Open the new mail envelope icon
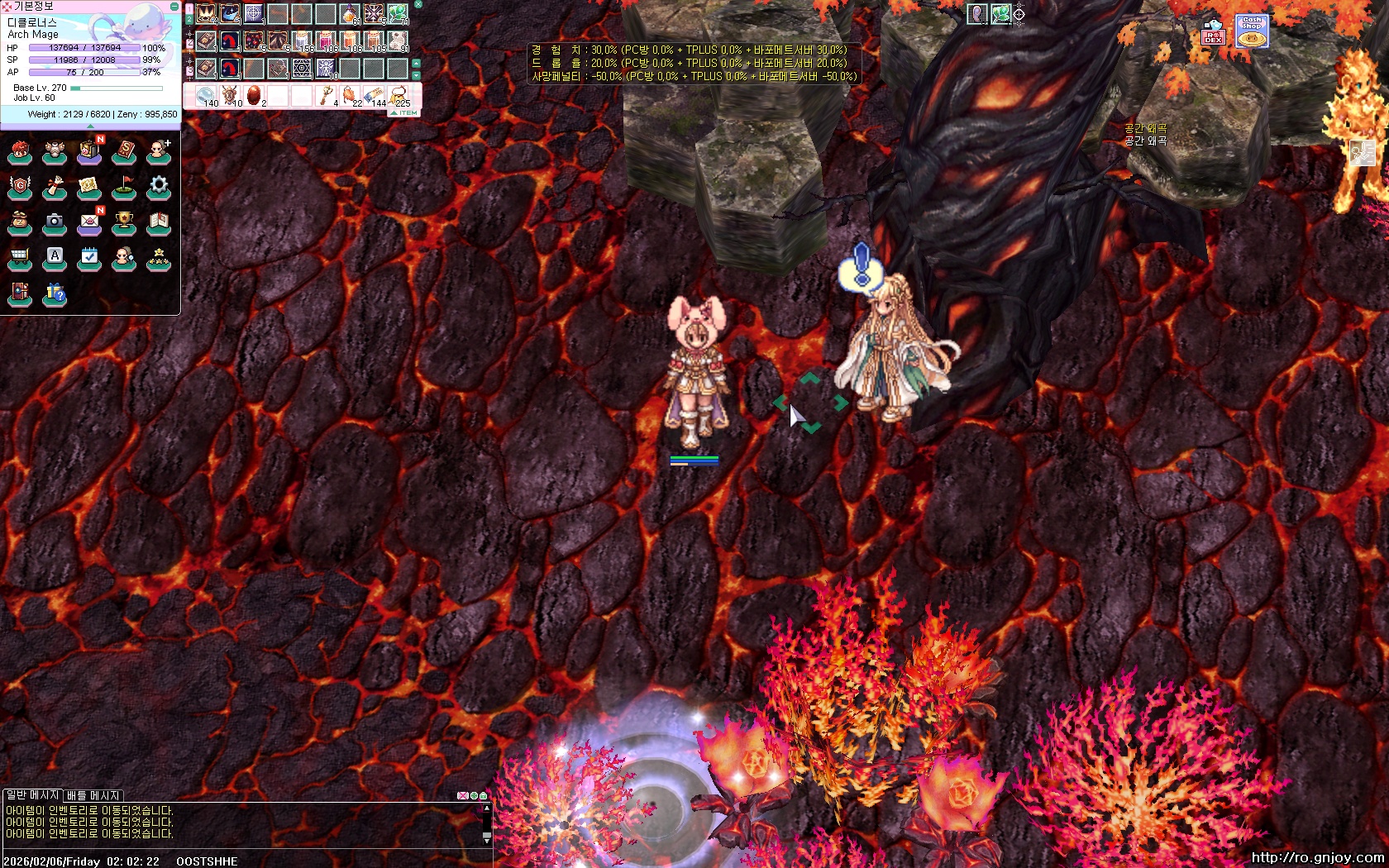The width and height of the screenshot is (1389, 868). [89, 222]
